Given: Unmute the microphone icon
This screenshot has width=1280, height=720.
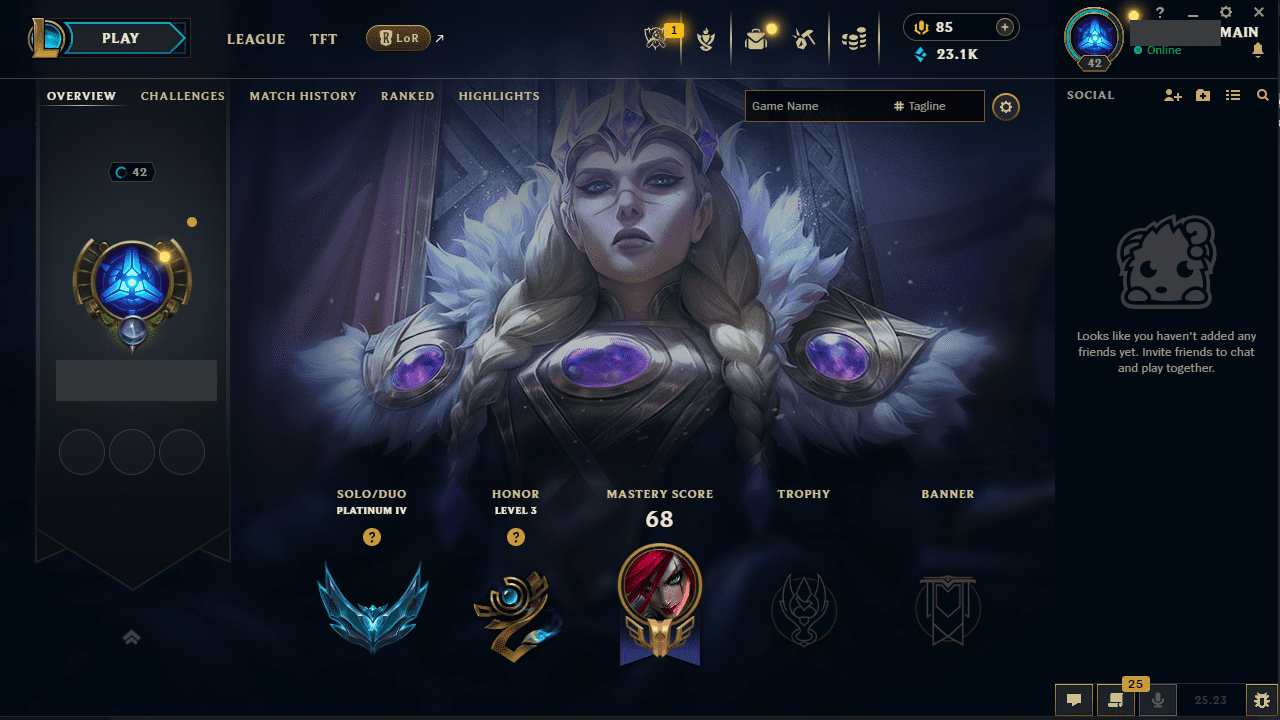Looking at the screenshot, I should click(x=1157, y=700).
